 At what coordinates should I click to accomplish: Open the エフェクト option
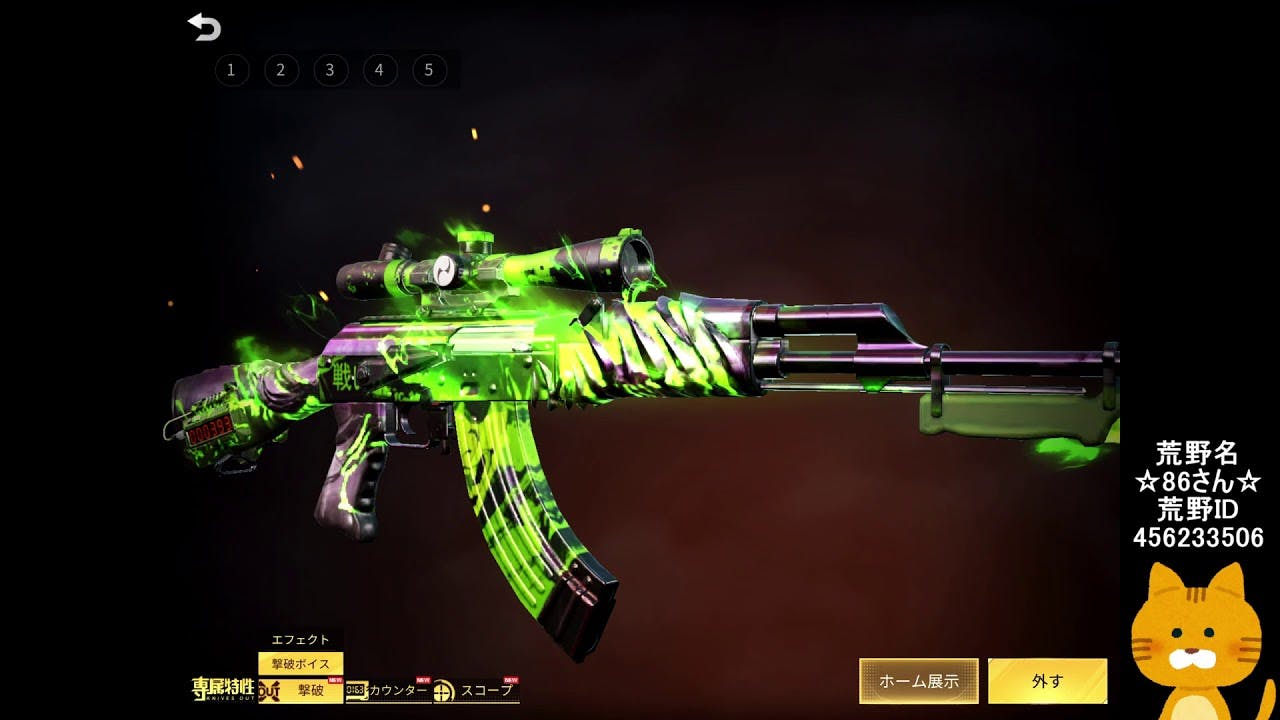pyautogui.click(x=300, y=640)
